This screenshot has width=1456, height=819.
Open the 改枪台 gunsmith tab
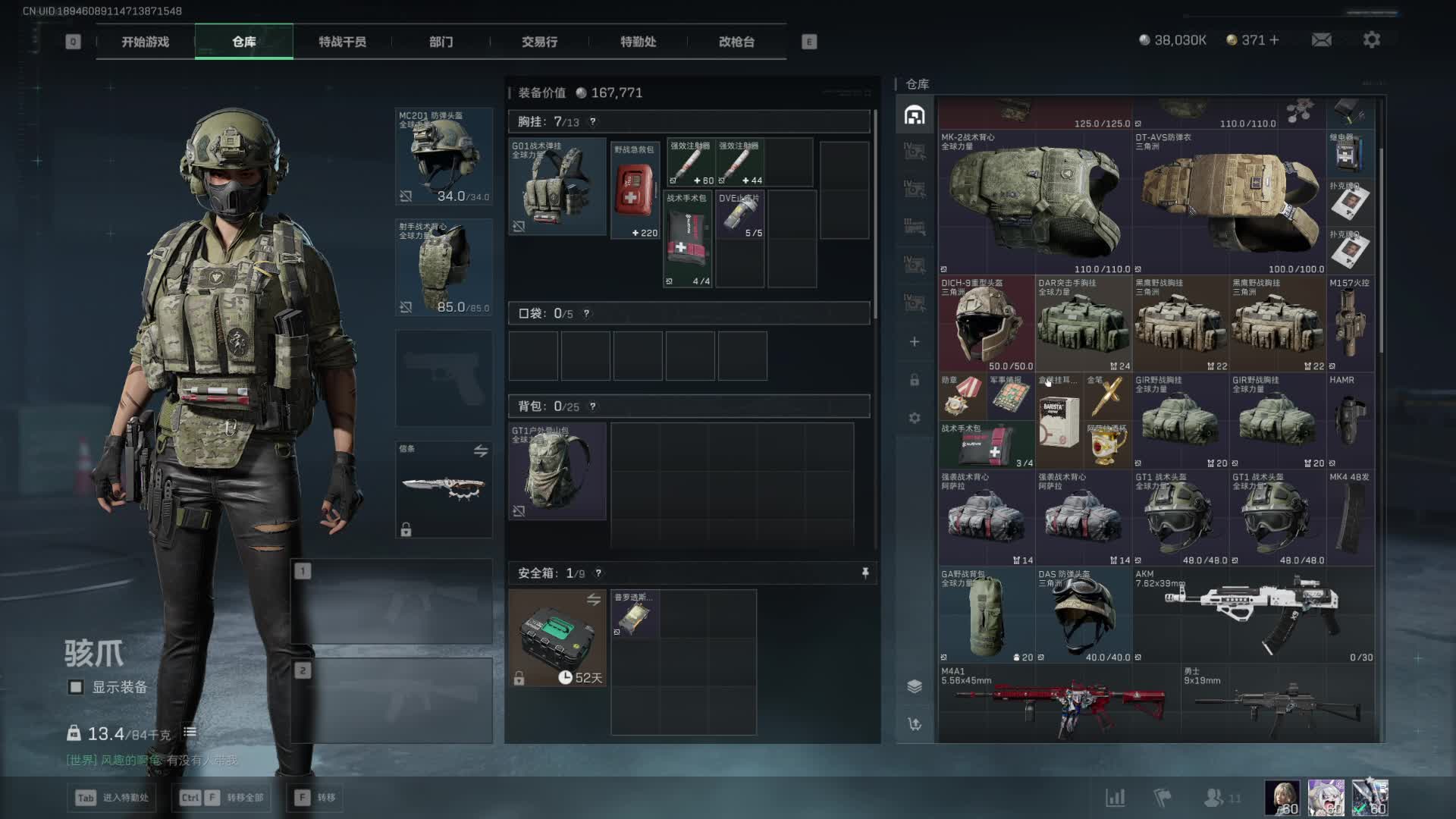736,42
